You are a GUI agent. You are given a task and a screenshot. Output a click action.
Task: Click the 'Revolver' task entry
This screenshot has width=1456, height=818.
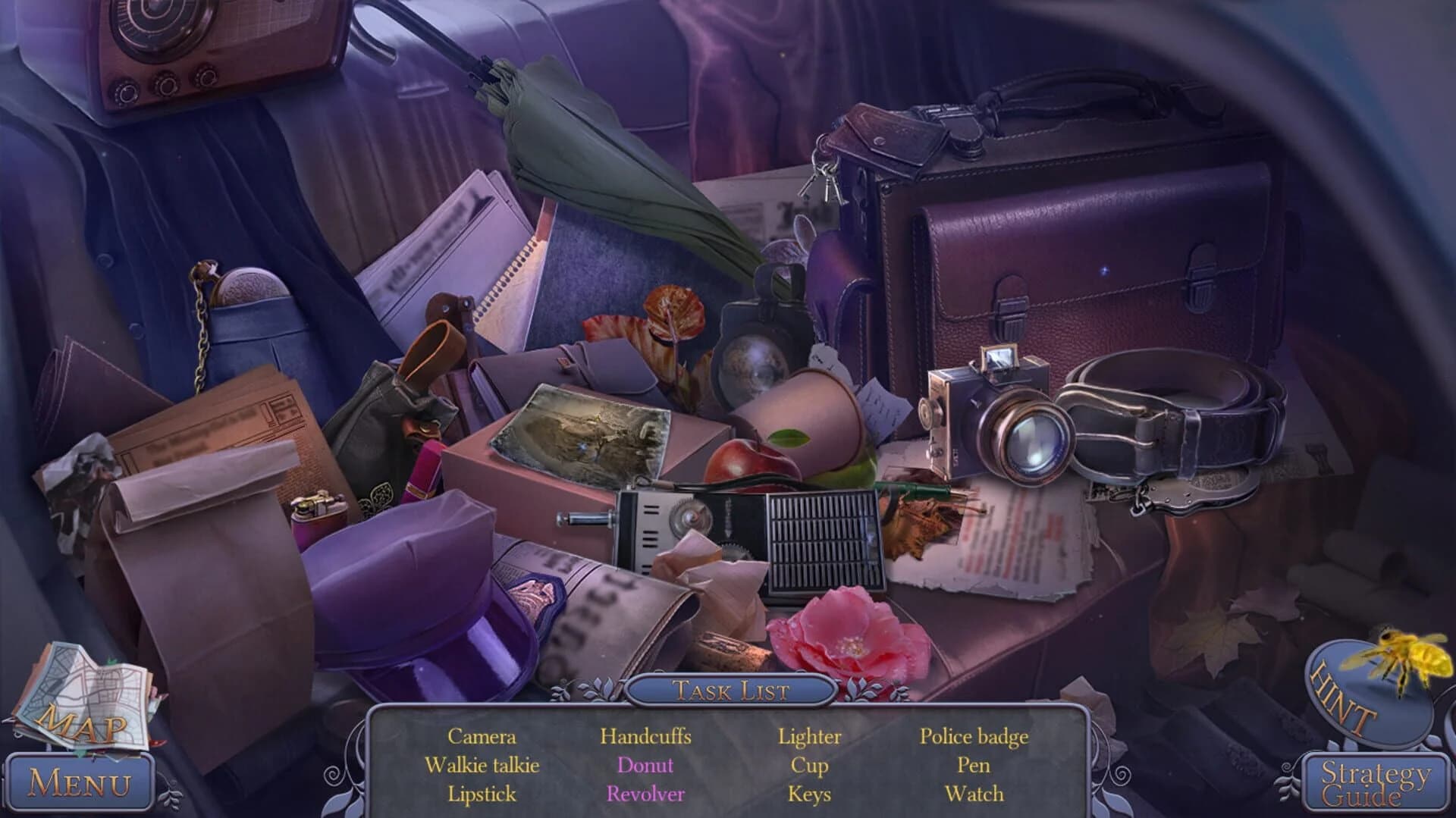[x=645, y=794]
